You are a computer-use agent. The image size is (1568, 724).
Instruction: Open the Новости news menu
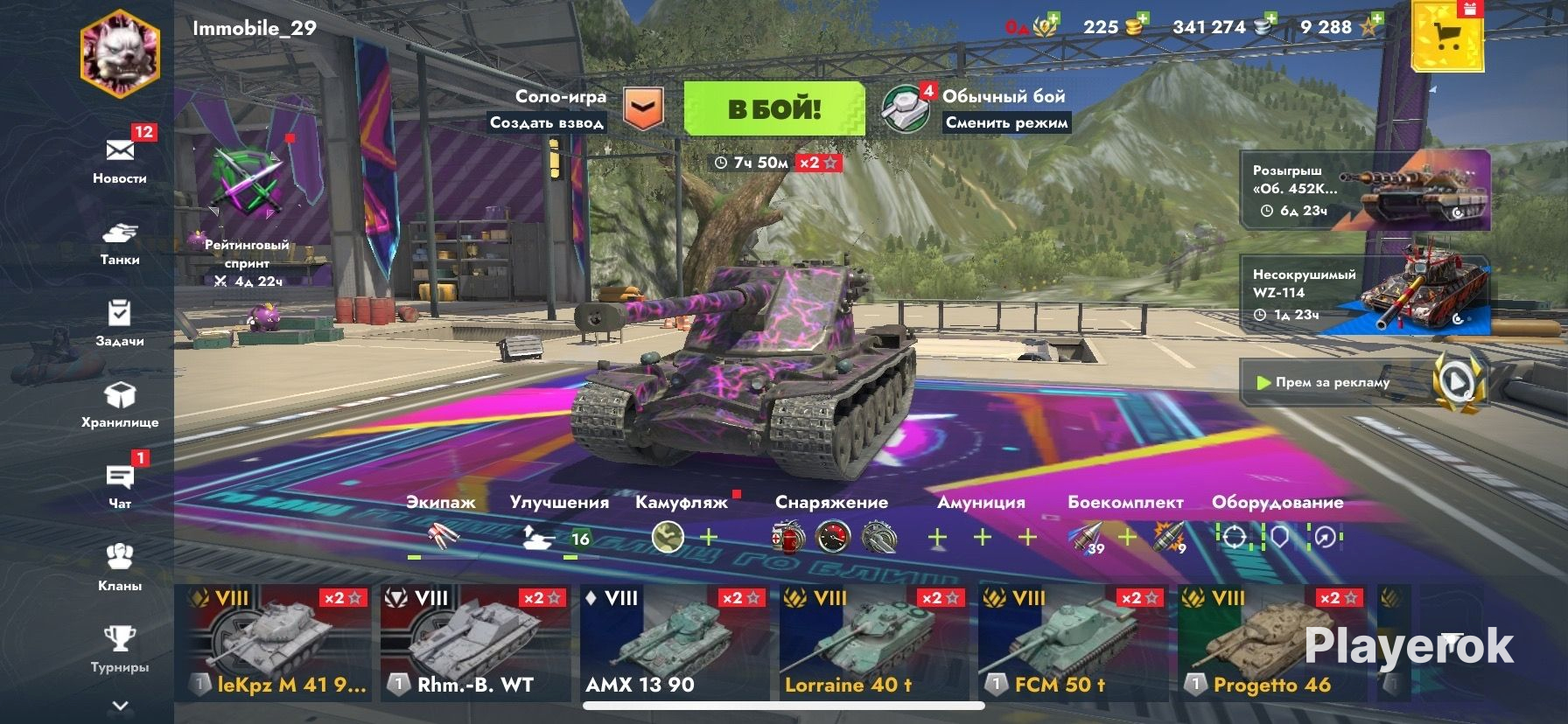120,158
